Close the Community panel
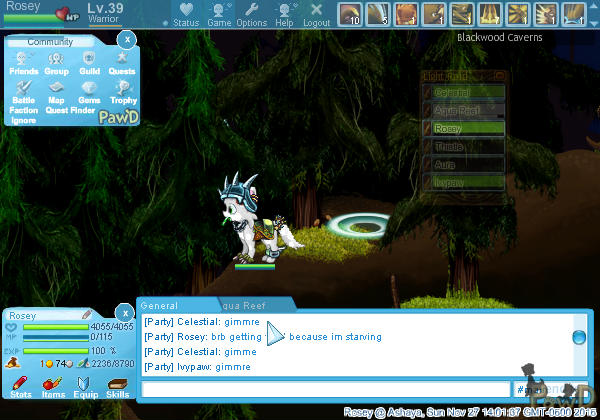Viewport: 600px width, 420px height. pyautogui.click(x=126, y=39)
